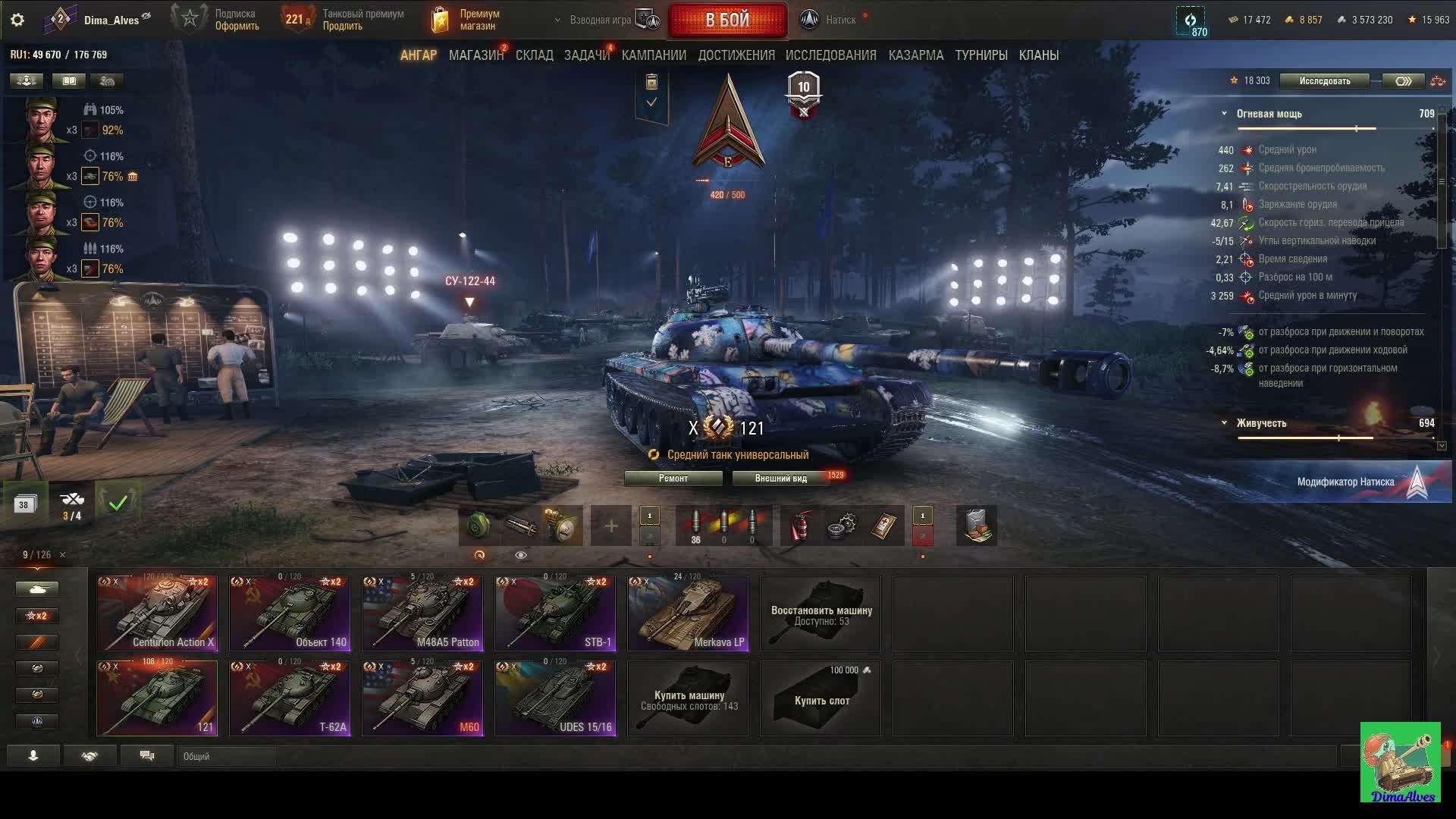The width and height of the screenshot is (1456, 819).
Task: Click the Исследовать button
Action: point(1324,81)
